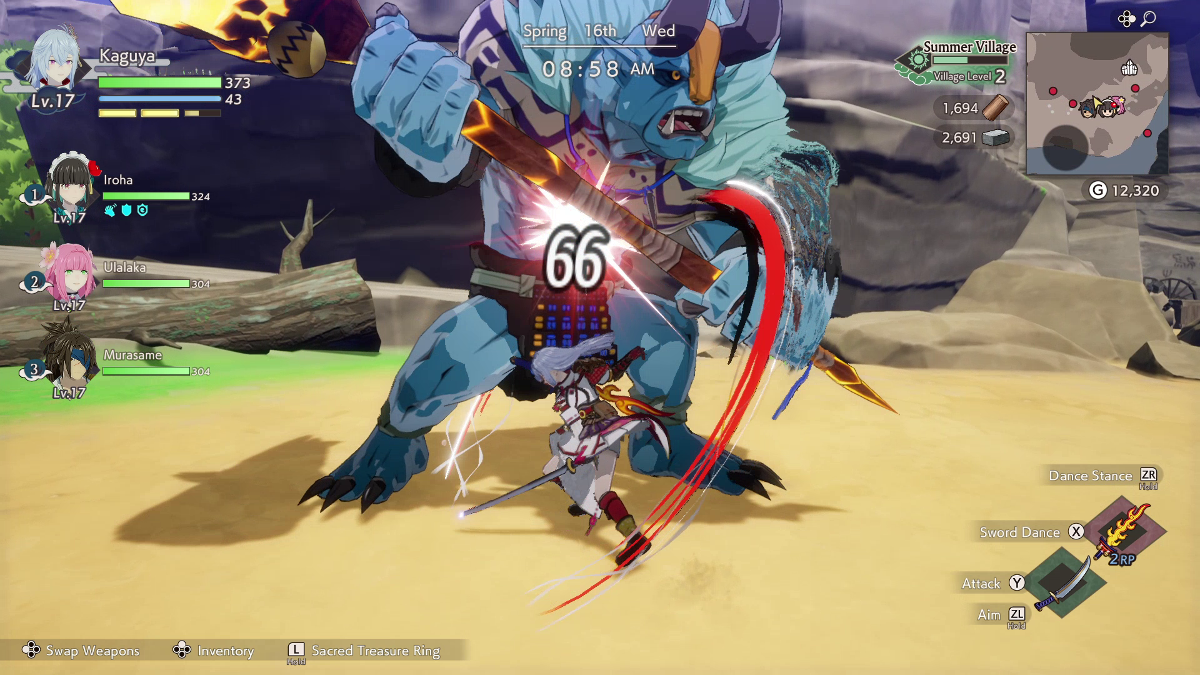Click the minimap magnifier zoom icon

click(x=1148, y=18)
